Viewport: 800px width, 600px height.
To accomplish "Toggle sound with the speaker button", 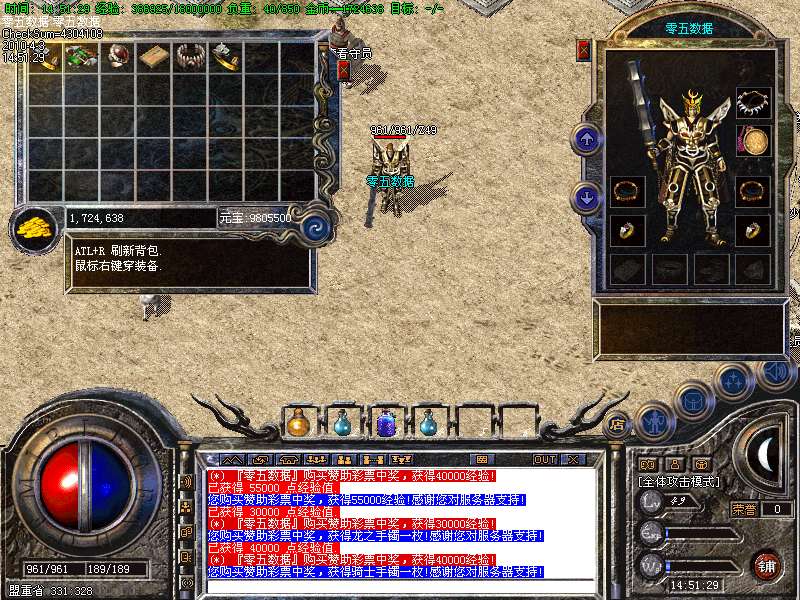I will click(775, 374).
